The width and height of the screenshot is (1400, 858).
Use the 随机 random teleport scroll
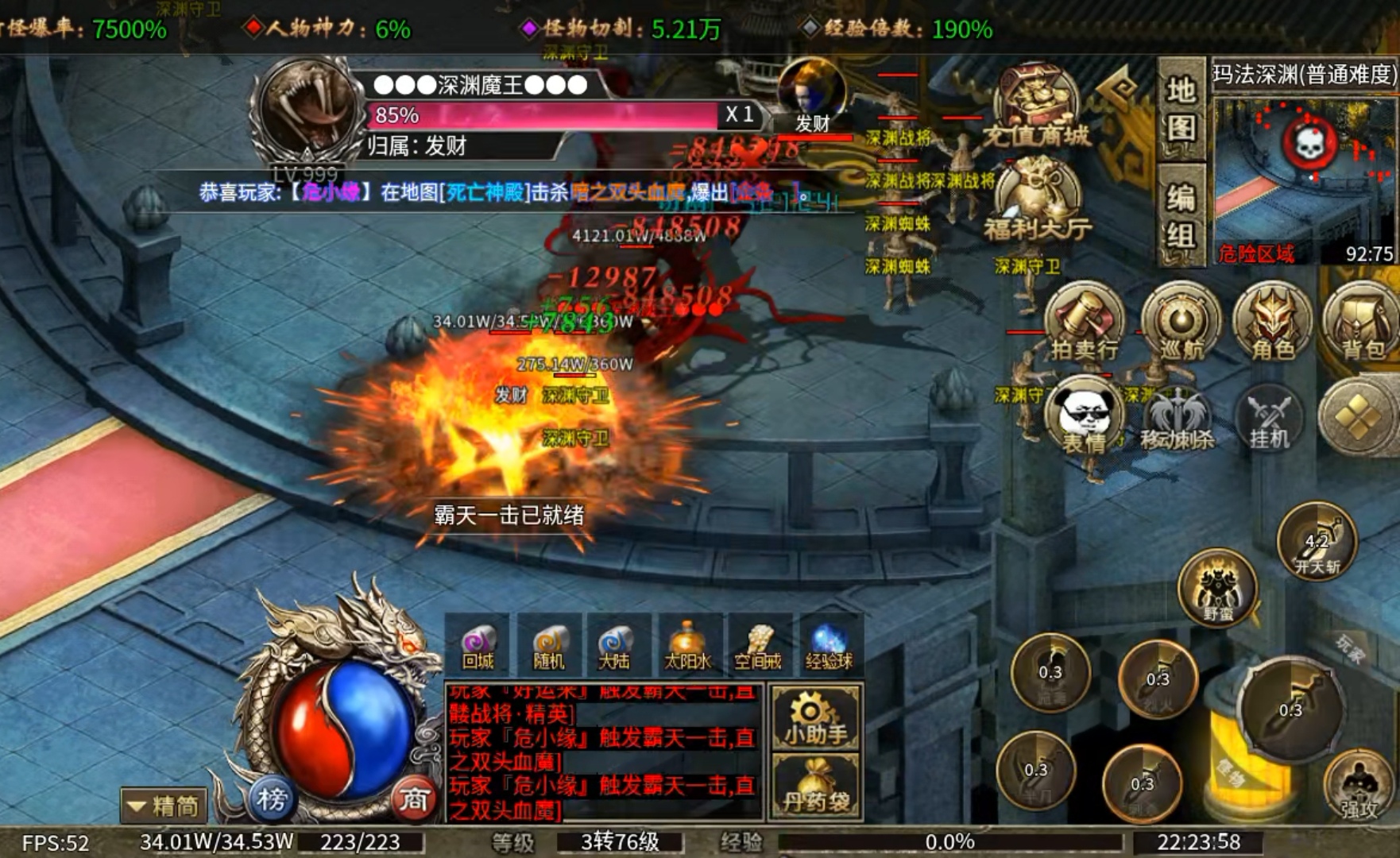548,645
